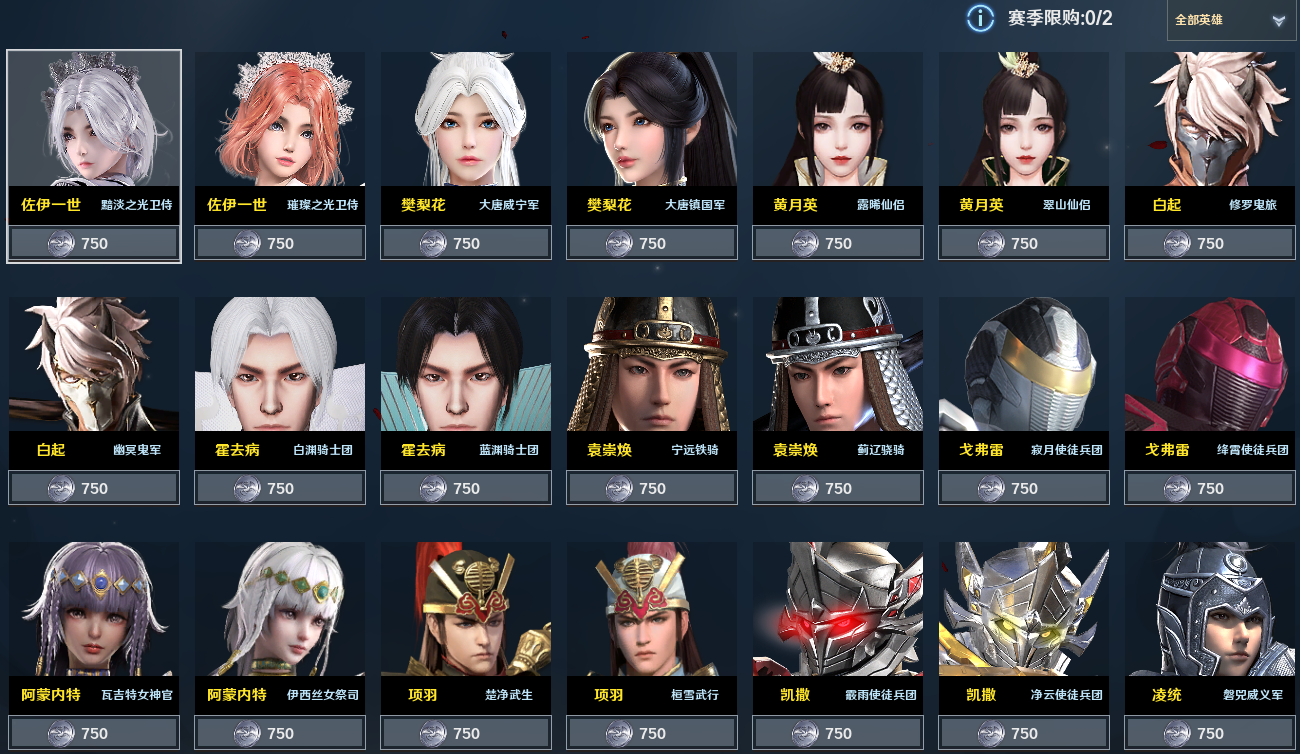Click the season purchase limit info icon
The width and height of the screenshot is (1300, 754).
click(980, 18)
